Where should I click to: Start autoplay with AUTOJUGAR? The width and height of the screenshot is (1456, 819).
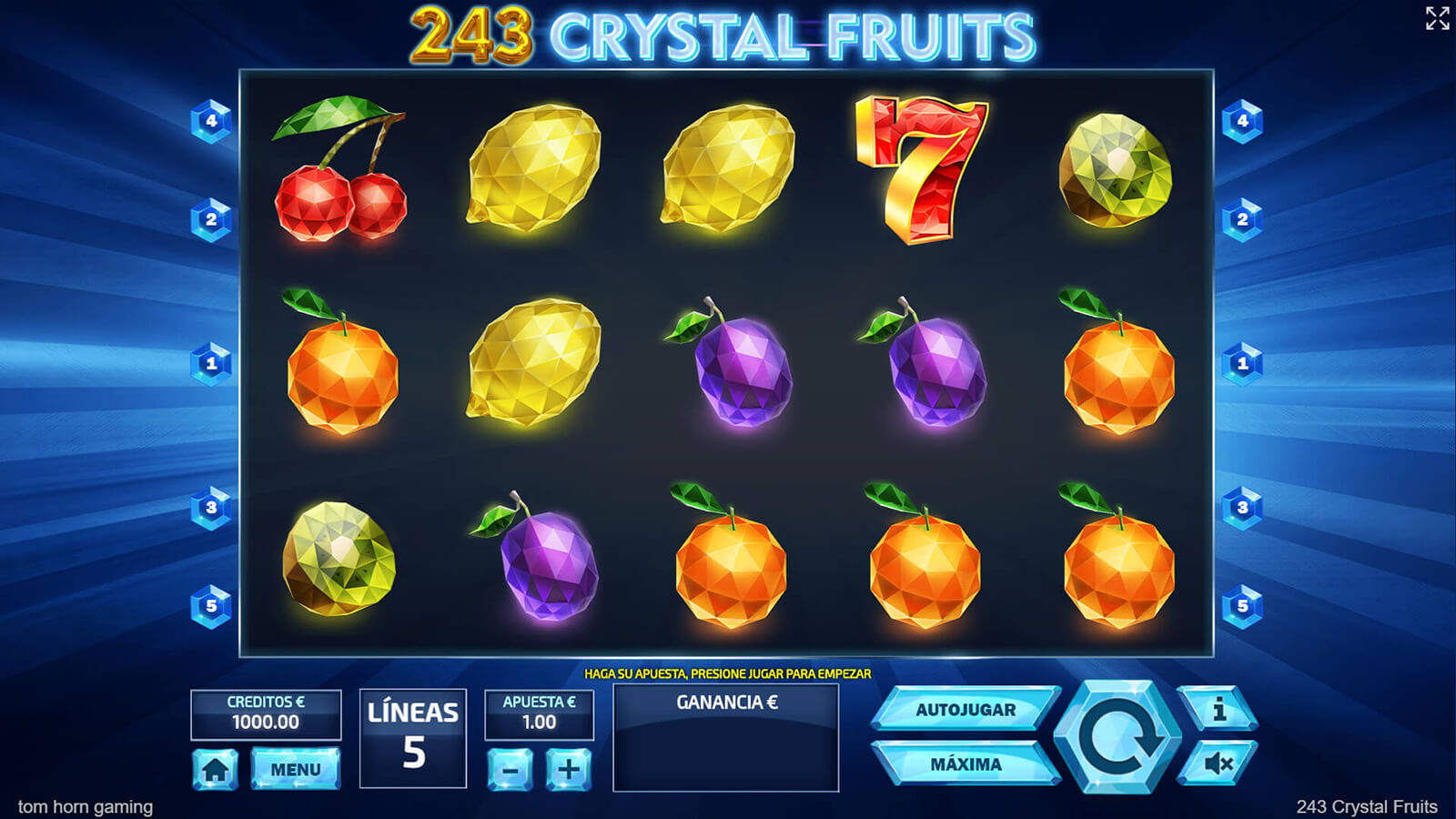[965, 710]
